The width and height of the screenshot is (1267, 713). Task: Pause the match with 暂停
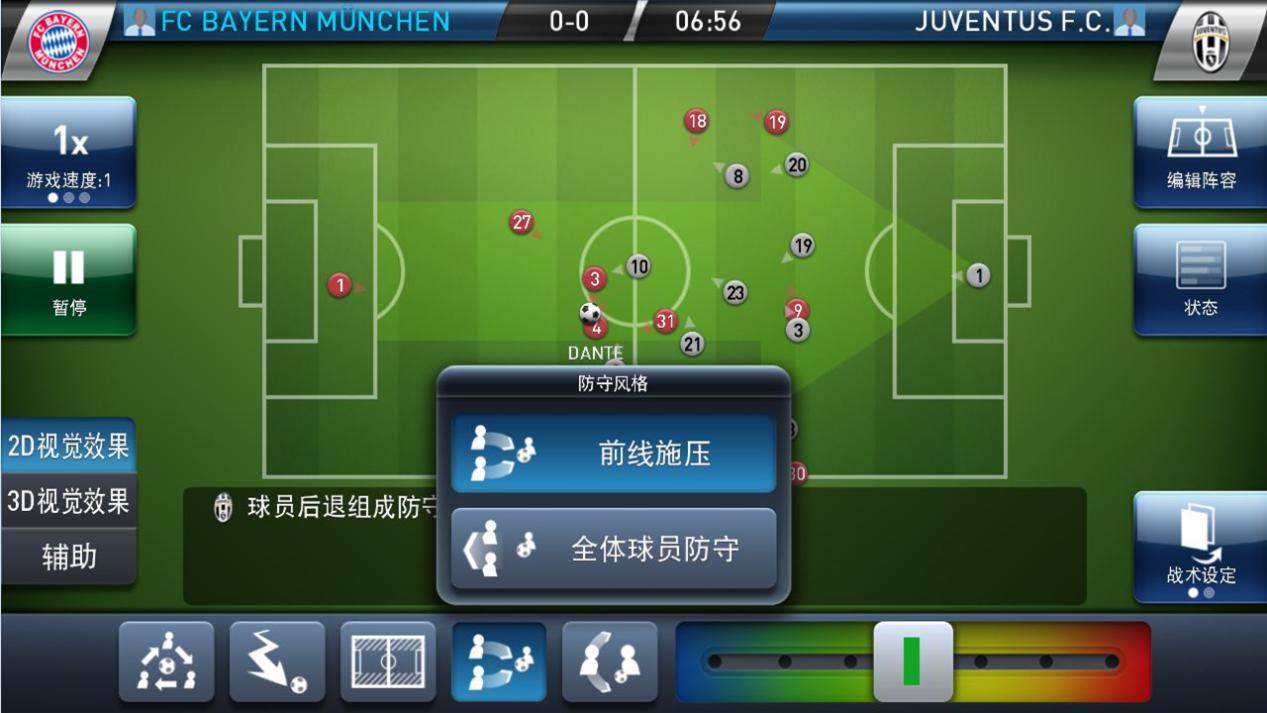click(x=69, y=279)
